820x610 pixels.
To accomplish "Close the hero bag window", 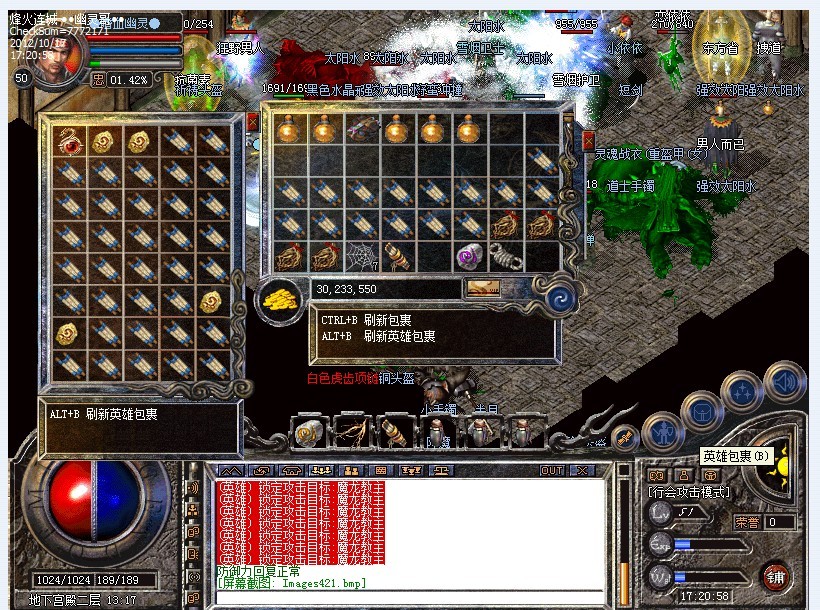I will [x=252, y=121].
